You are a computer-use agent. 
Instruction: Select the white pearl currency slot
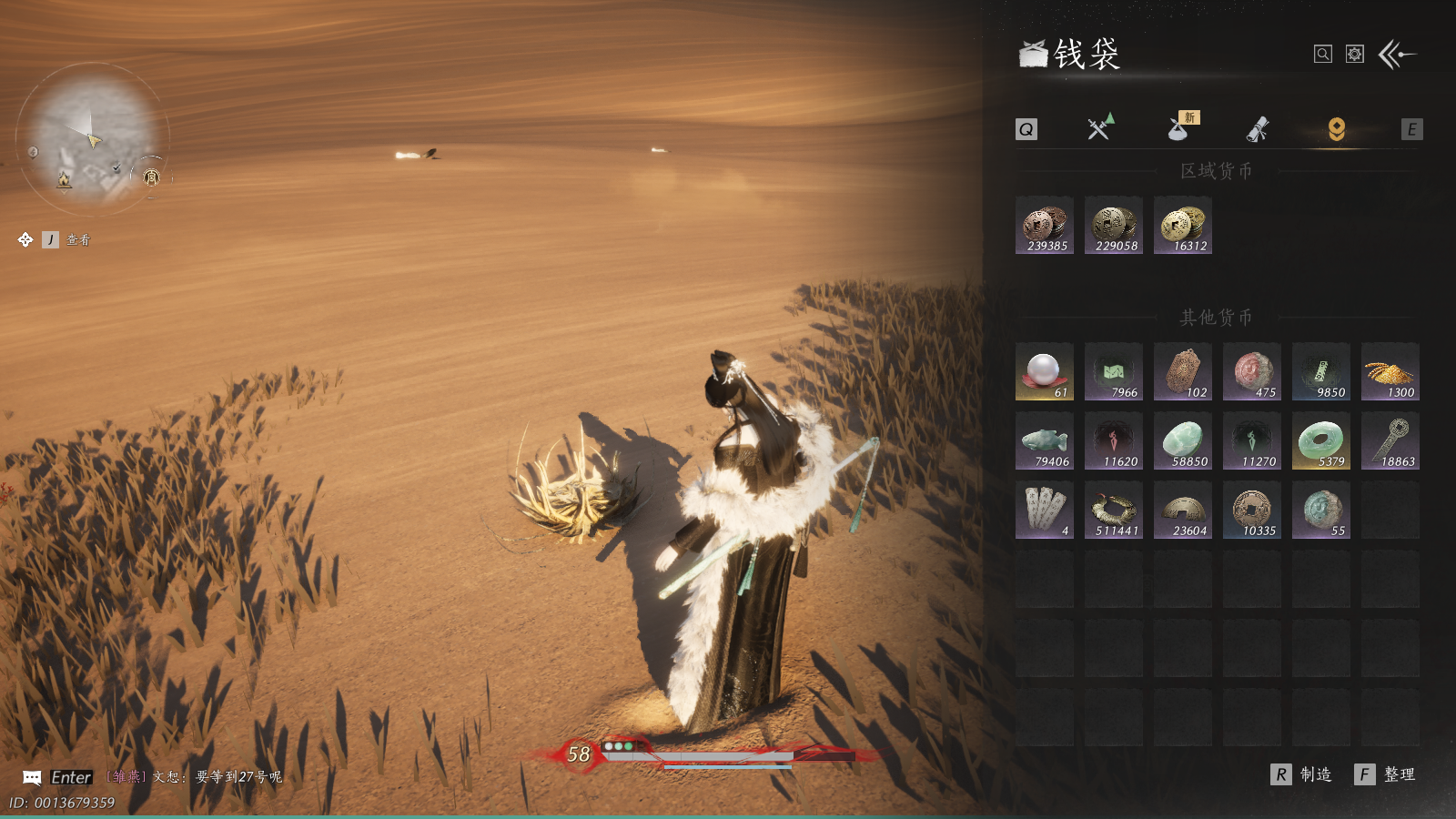[1045, 371]
